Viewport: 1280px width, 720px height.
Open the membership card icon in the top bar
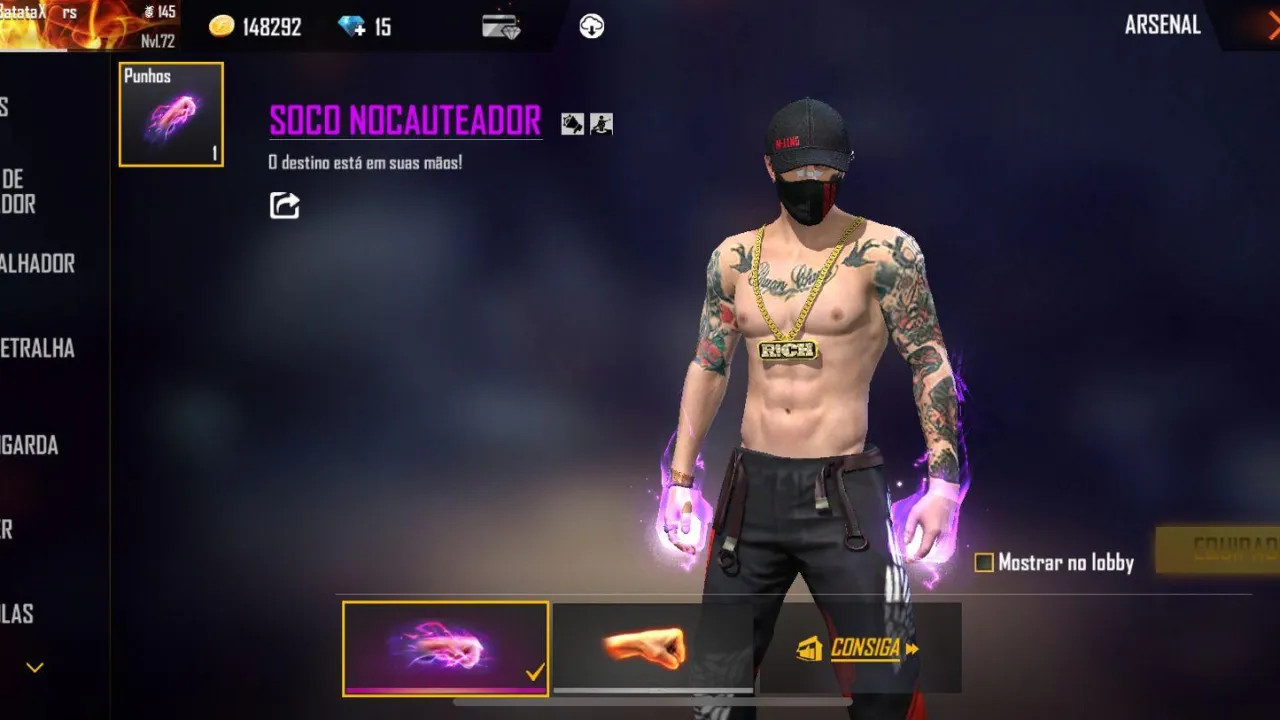[499, 26]
